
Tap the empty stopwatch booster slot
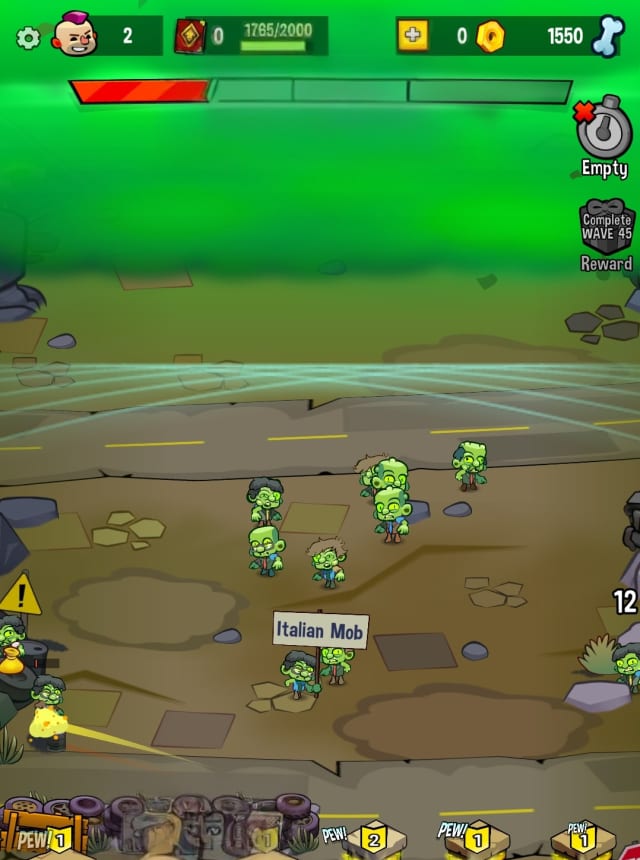coord(604,129)
